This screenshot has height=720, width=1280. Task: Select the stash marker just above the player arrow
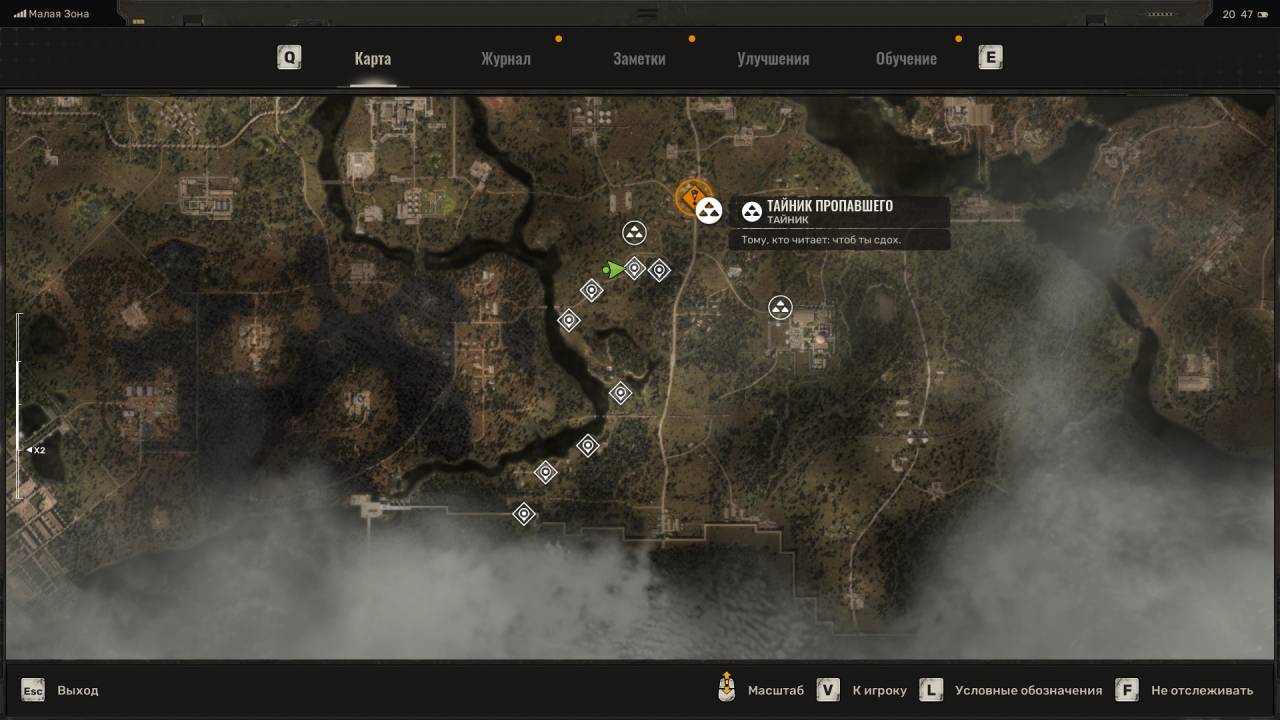(x=634, y=233)
